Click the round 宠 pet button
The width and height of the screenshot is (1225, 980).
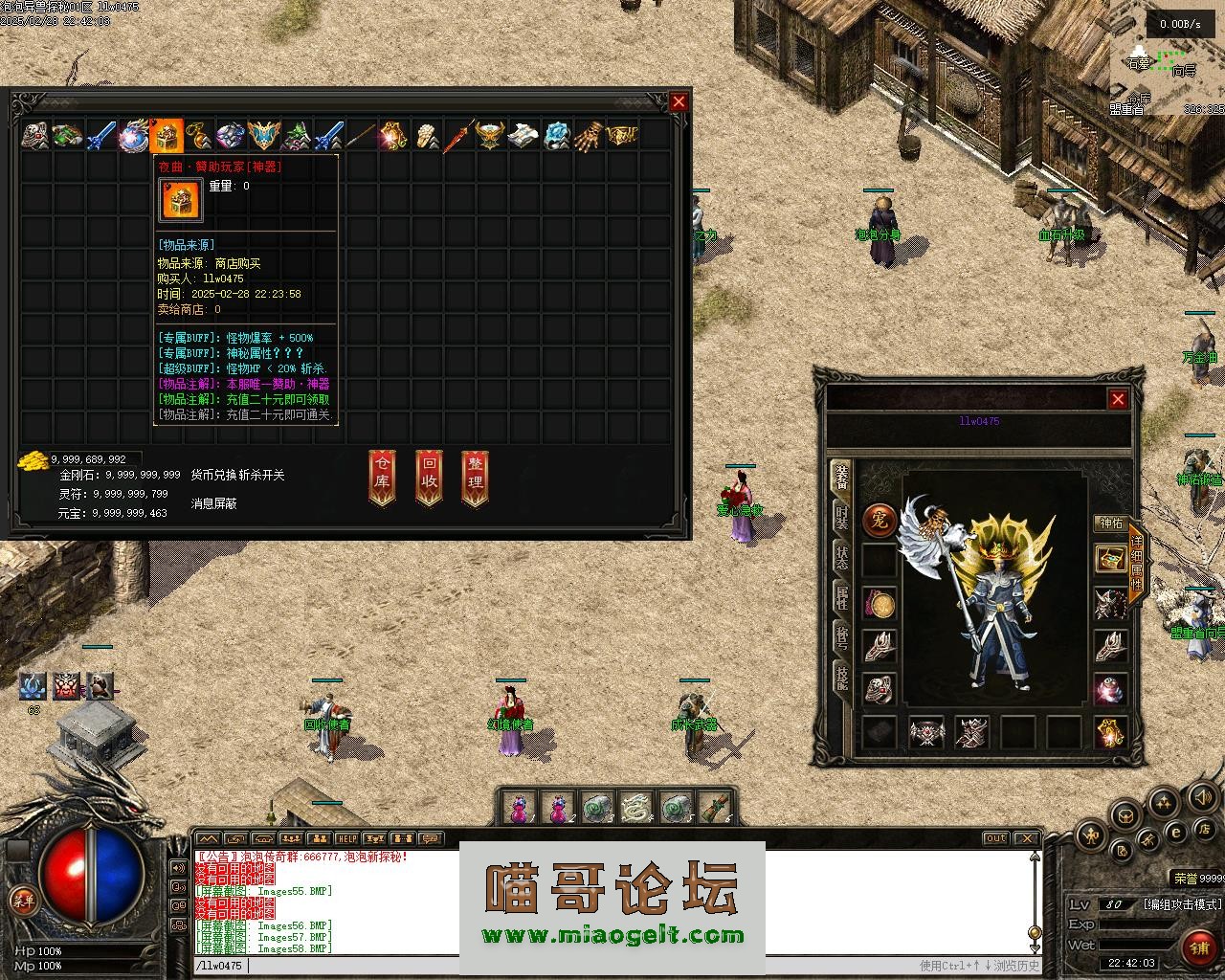tap(879, 521)
